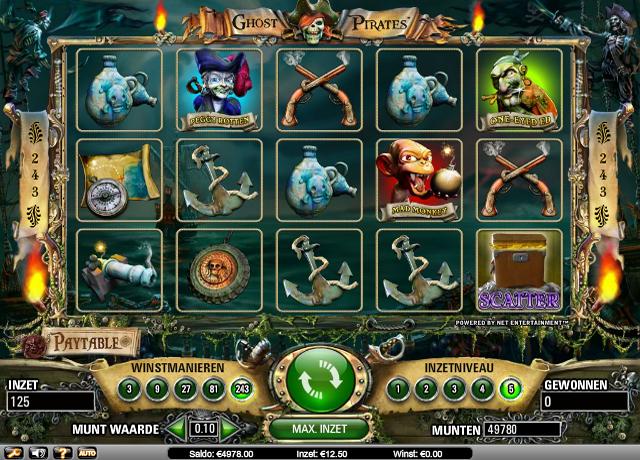Click the MAX. INZET button
This screenshot has width=640, height=460.
click(x=320, y=429)
